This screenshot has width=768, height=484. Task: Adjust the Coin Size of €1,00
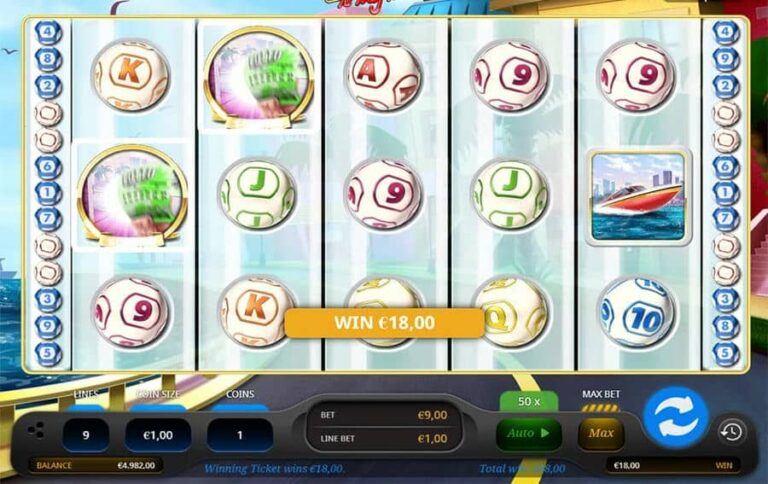pos(158,434)
